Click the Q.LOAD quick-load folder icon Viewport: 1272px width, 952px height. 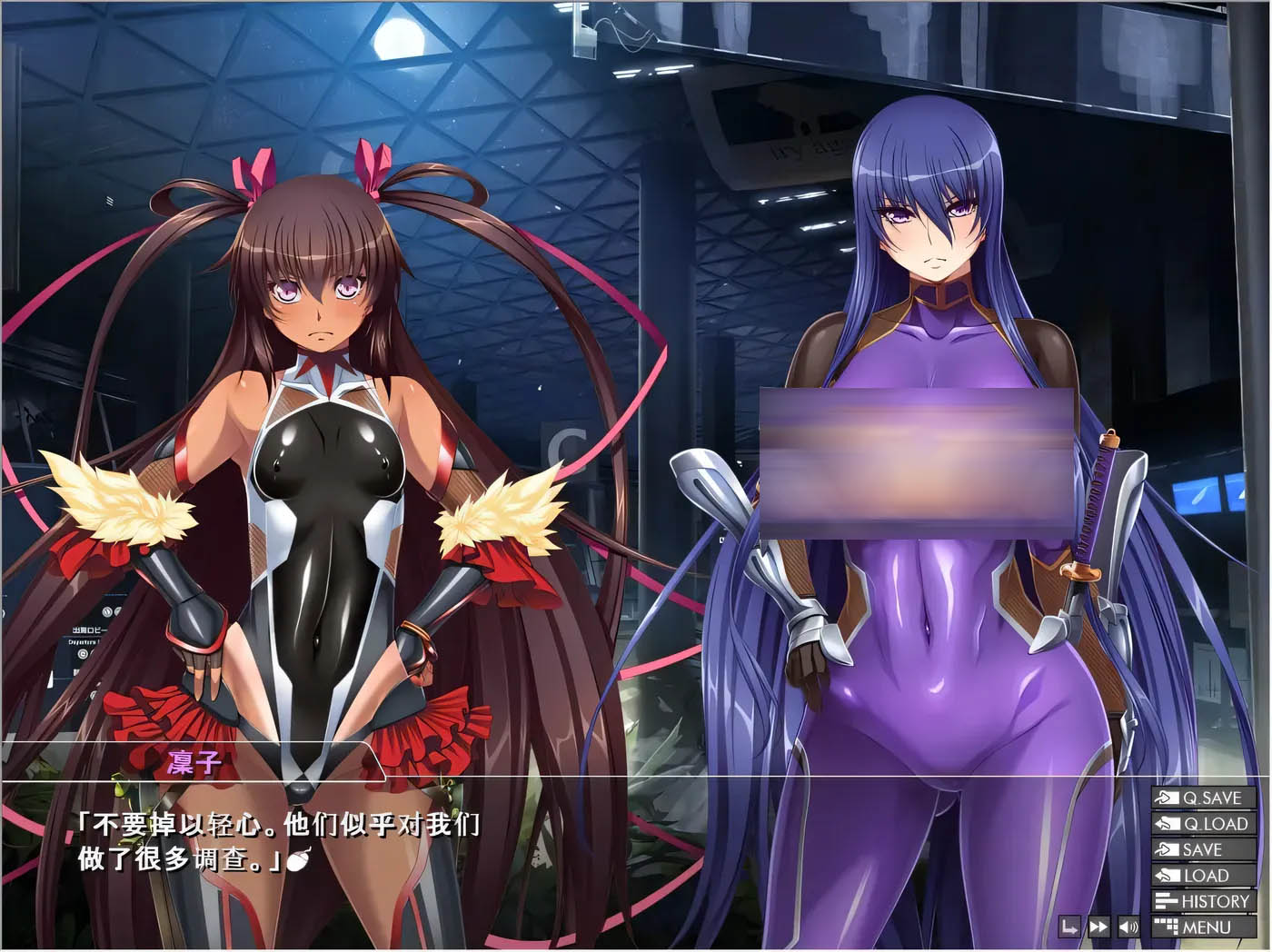pos(1168,823)
